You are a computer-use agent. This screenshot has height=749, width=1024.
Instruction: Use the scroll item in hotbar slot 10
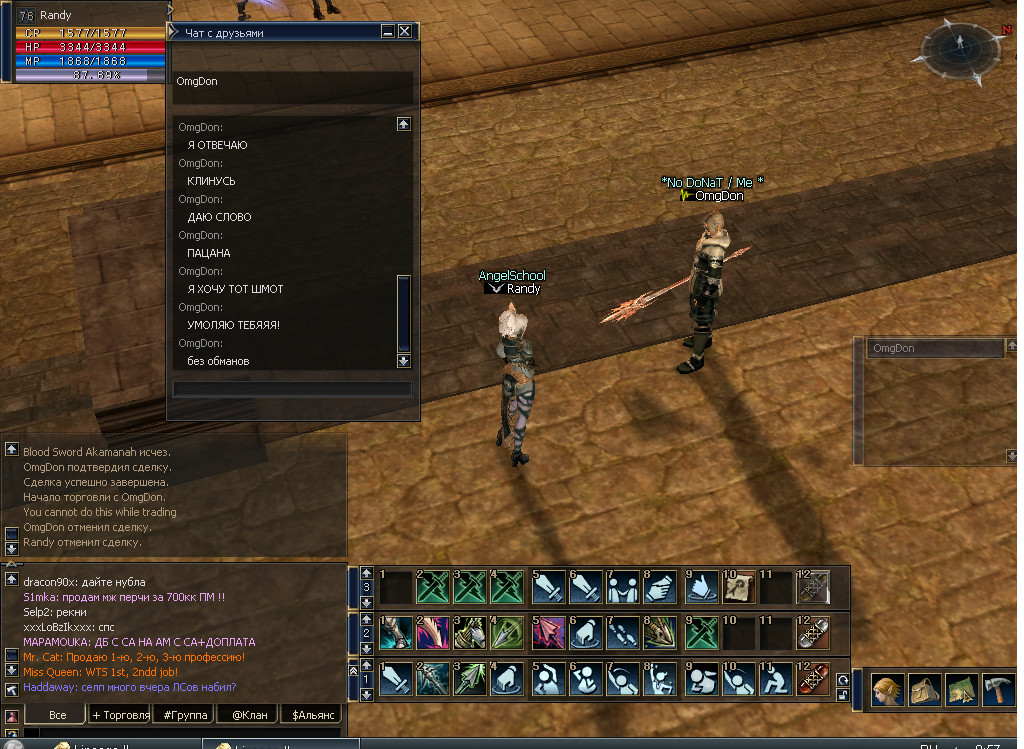click(x=738, y=587)
